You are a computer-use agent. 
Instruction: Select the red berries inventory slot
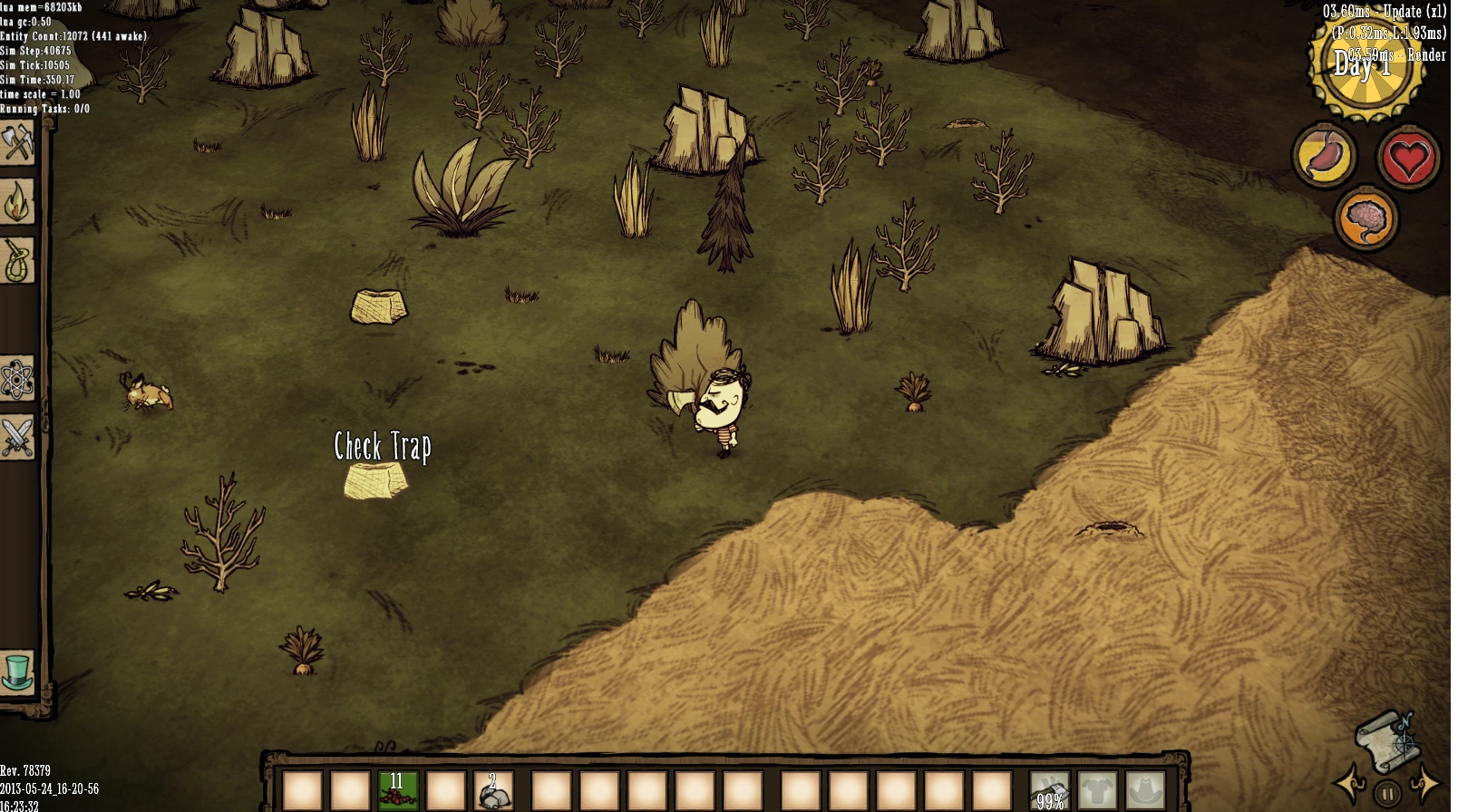398,790
